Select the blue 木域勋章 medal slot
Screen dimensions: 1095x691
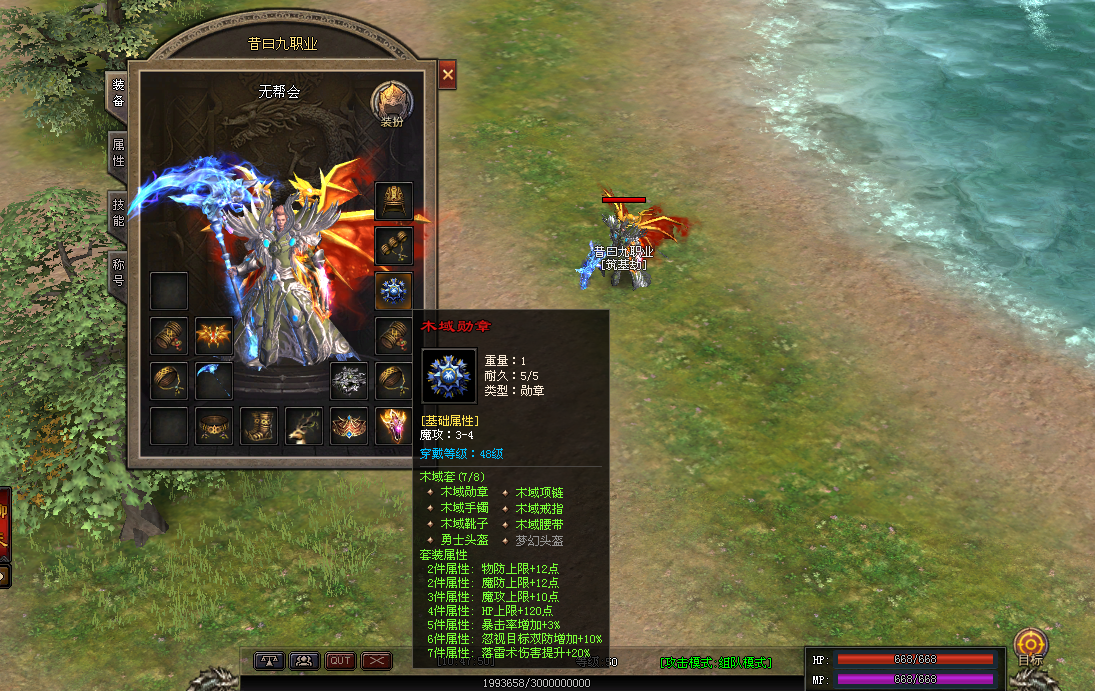(x=393, y=291)
